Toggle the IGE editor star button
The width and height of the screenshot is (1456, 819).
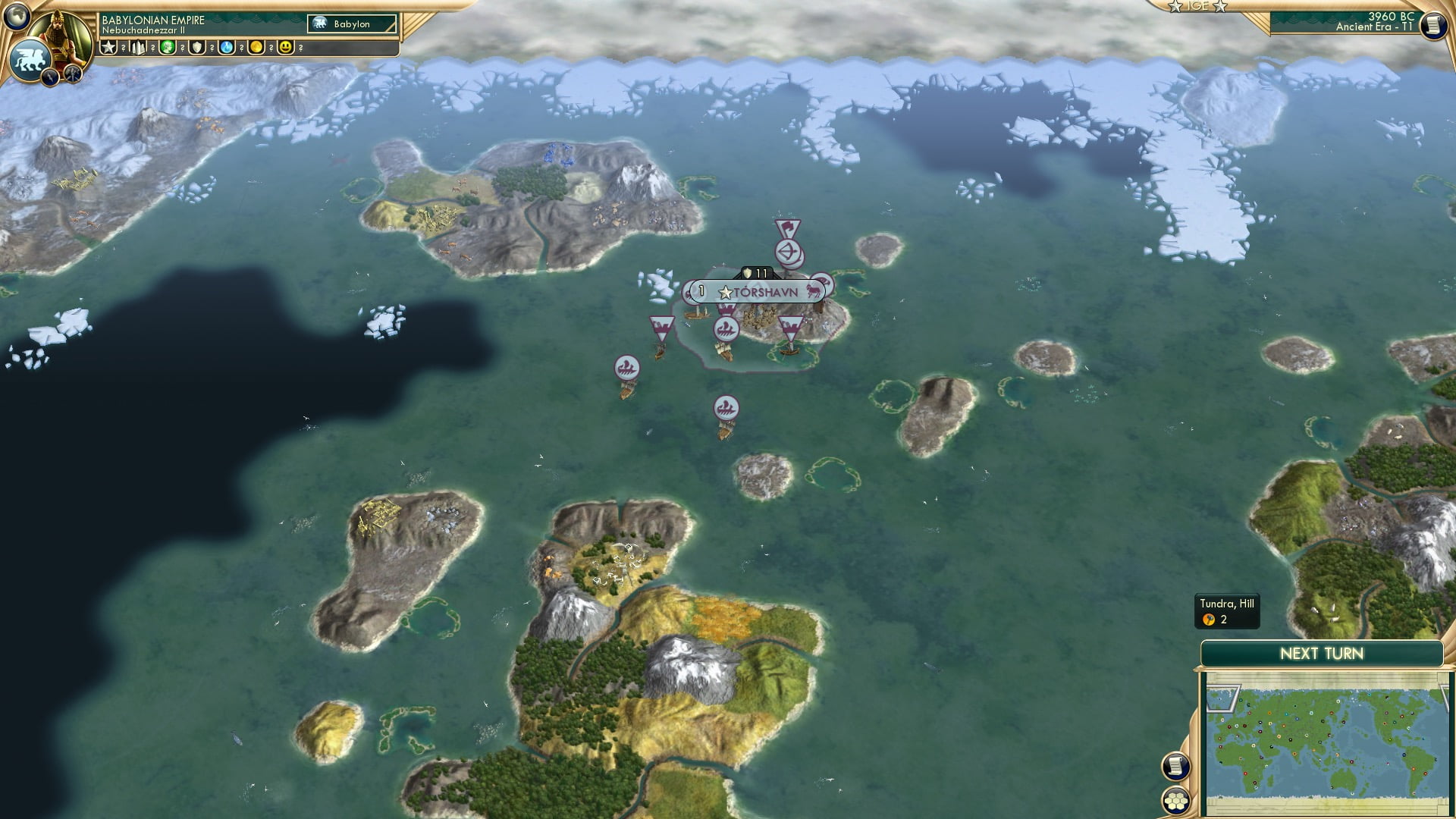1200,6
